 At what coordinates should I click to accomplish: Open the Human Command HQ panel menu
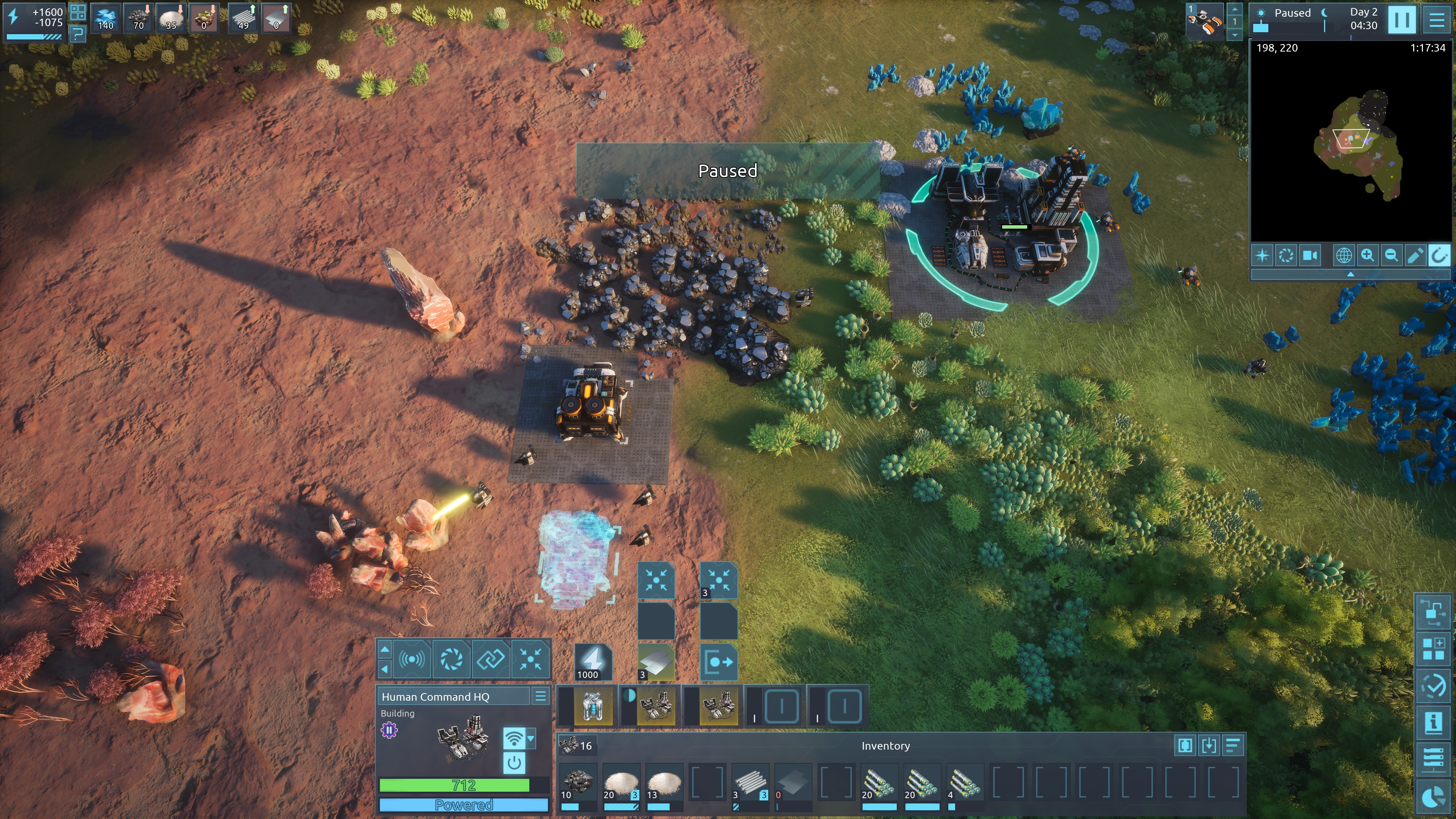540,697
